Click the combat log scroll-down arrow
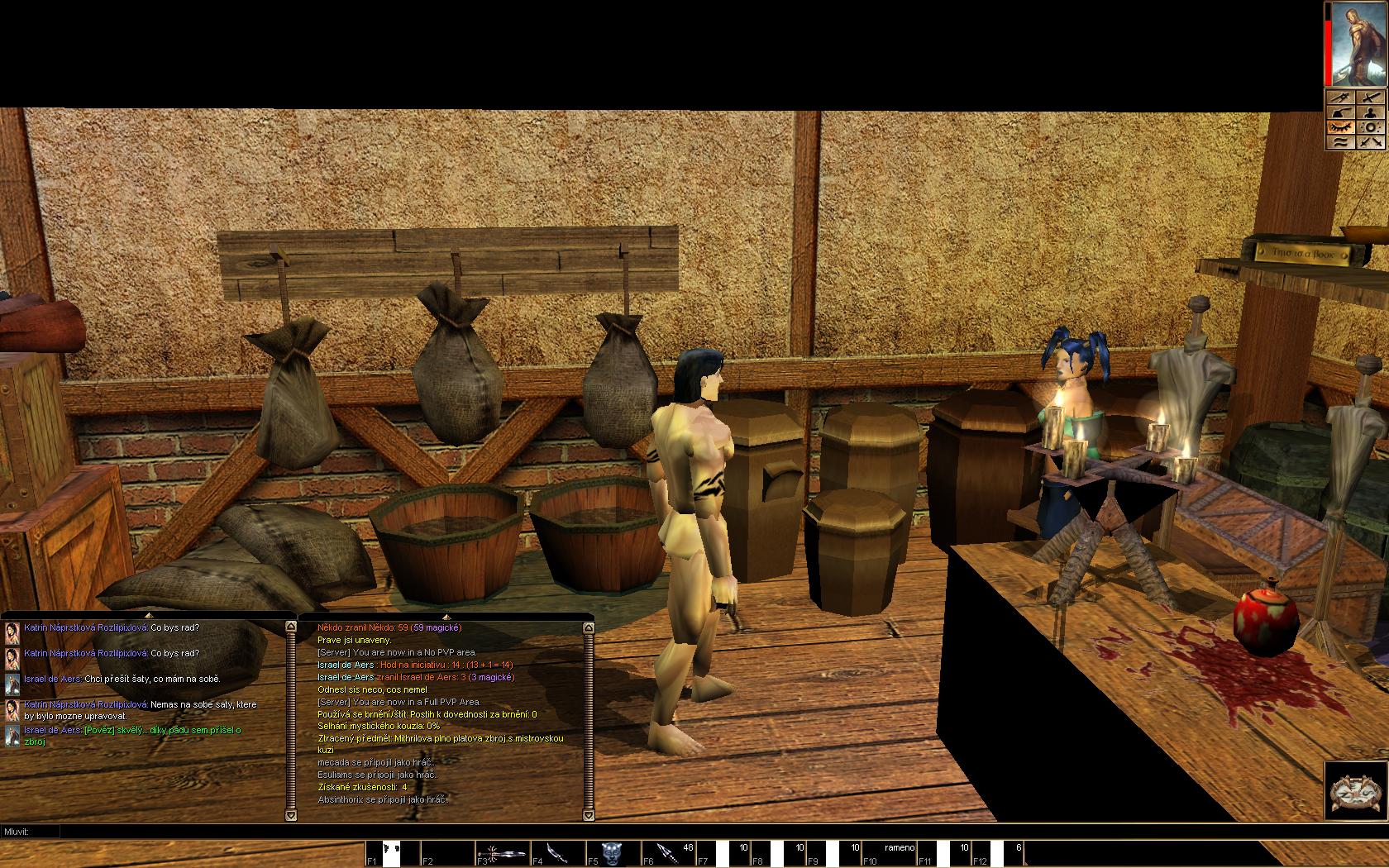1389x868 pixels. pyautogui.click(x=588, y=815)
